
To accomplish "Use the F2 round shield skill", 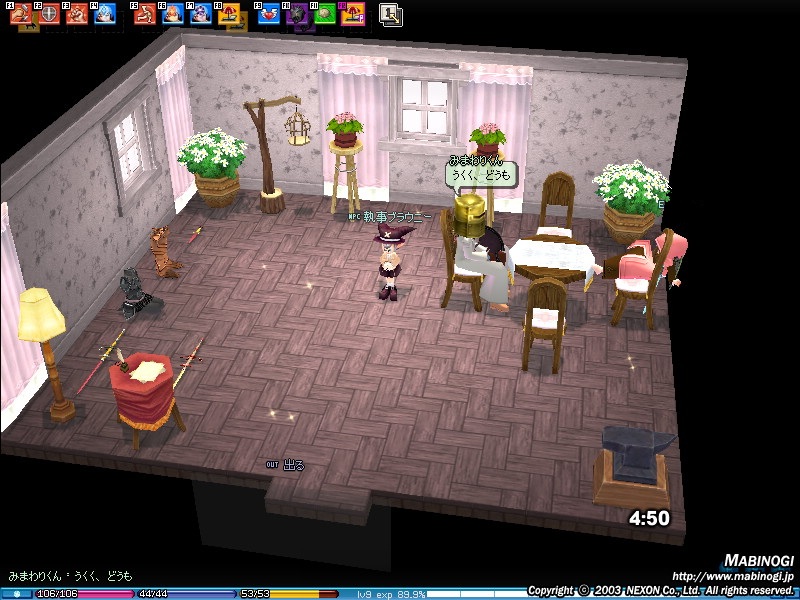I will [x=48, y=14].
